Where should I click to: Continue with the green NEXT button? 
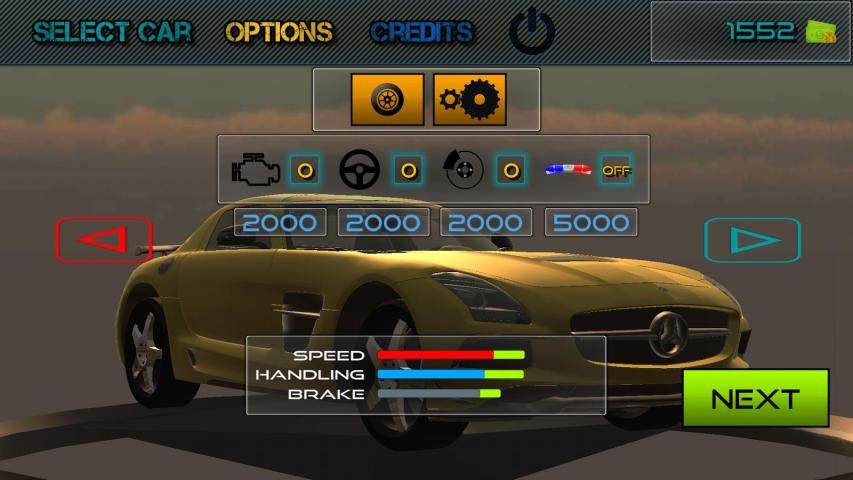[x=755, y=399]
